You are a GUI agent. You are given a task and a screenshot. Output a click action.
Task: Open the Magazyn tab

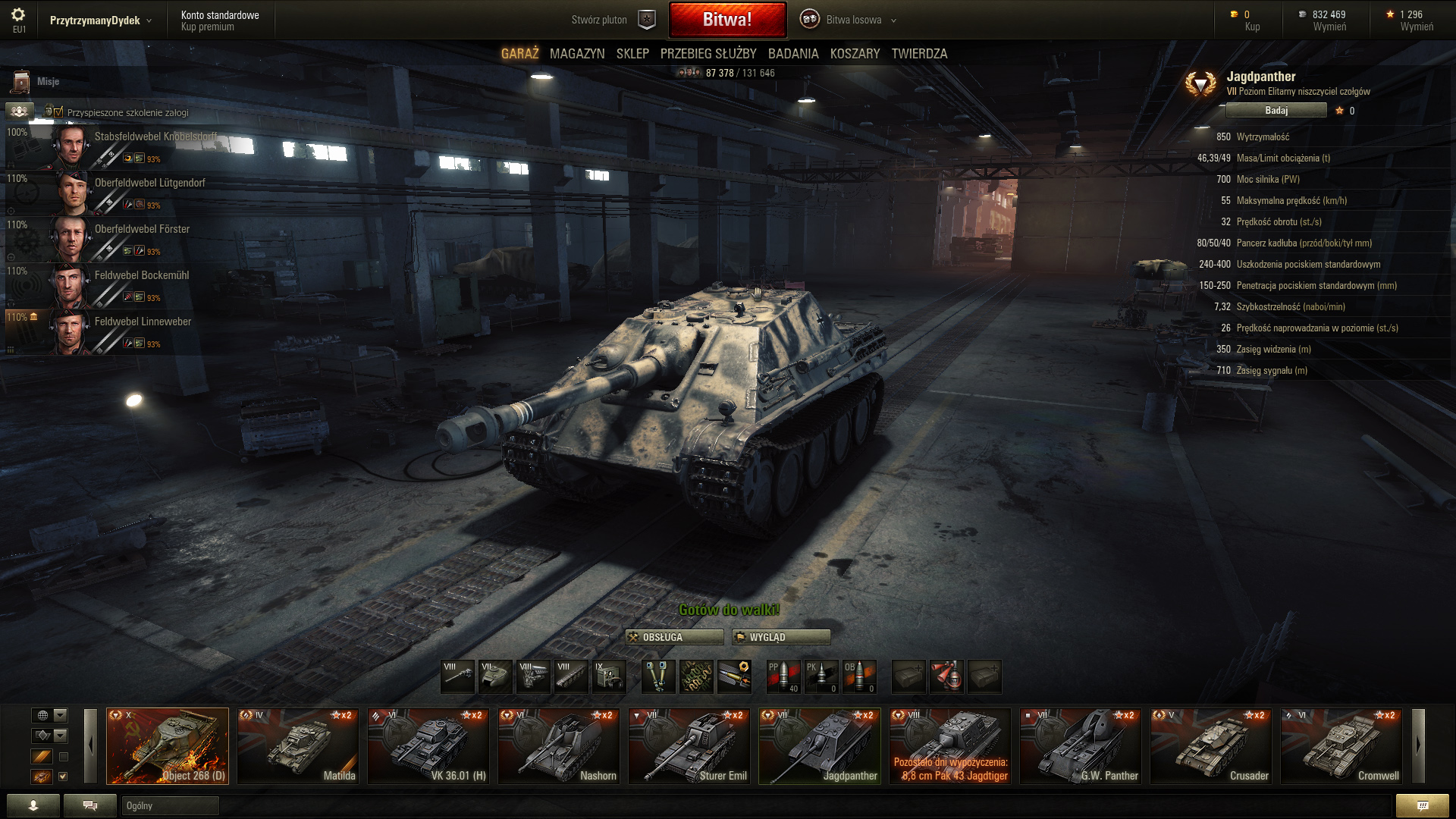tap(577, 54)
